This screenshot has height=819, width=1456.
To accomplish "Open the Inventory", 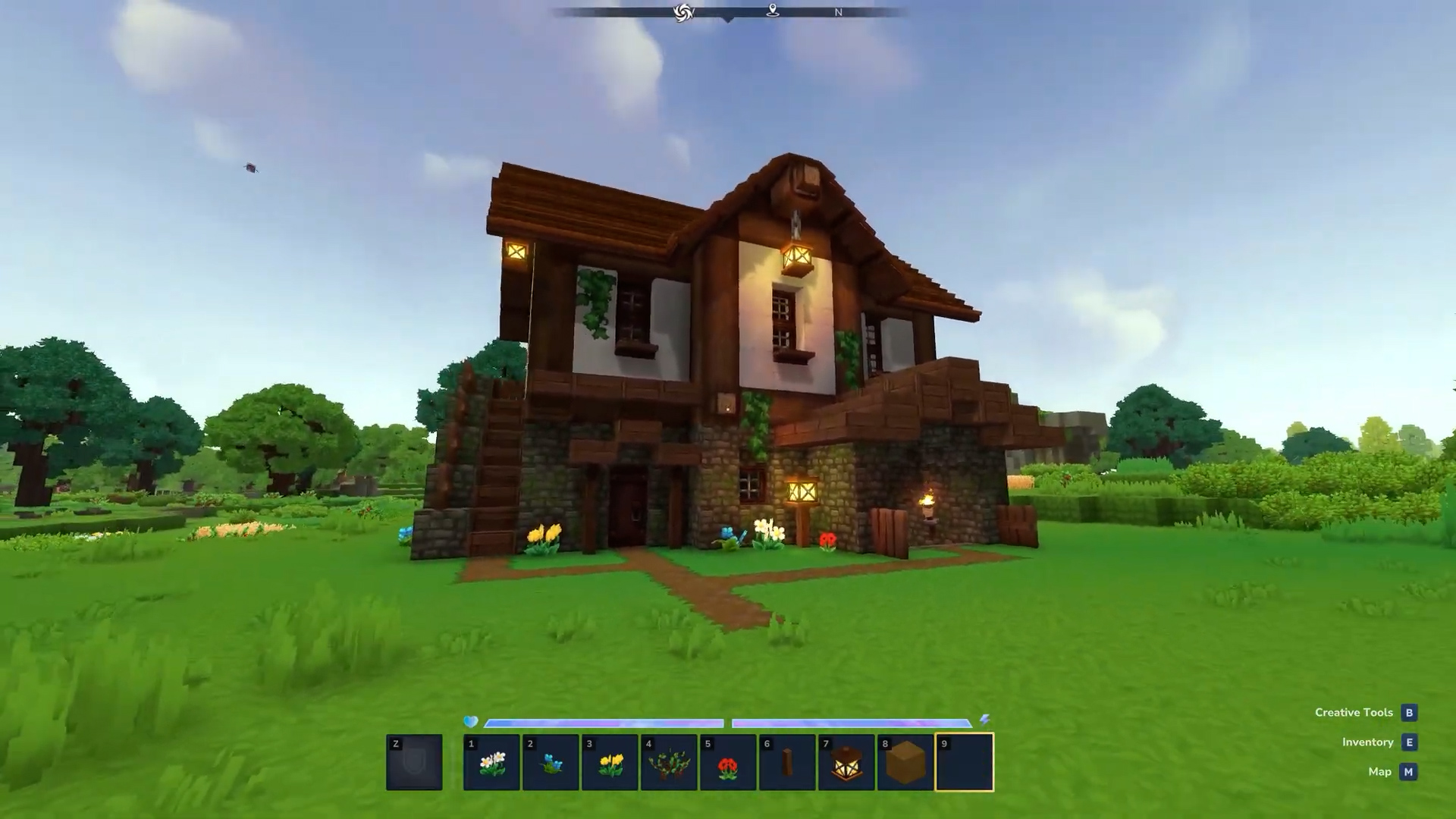I will click(x=1367, y=742).
